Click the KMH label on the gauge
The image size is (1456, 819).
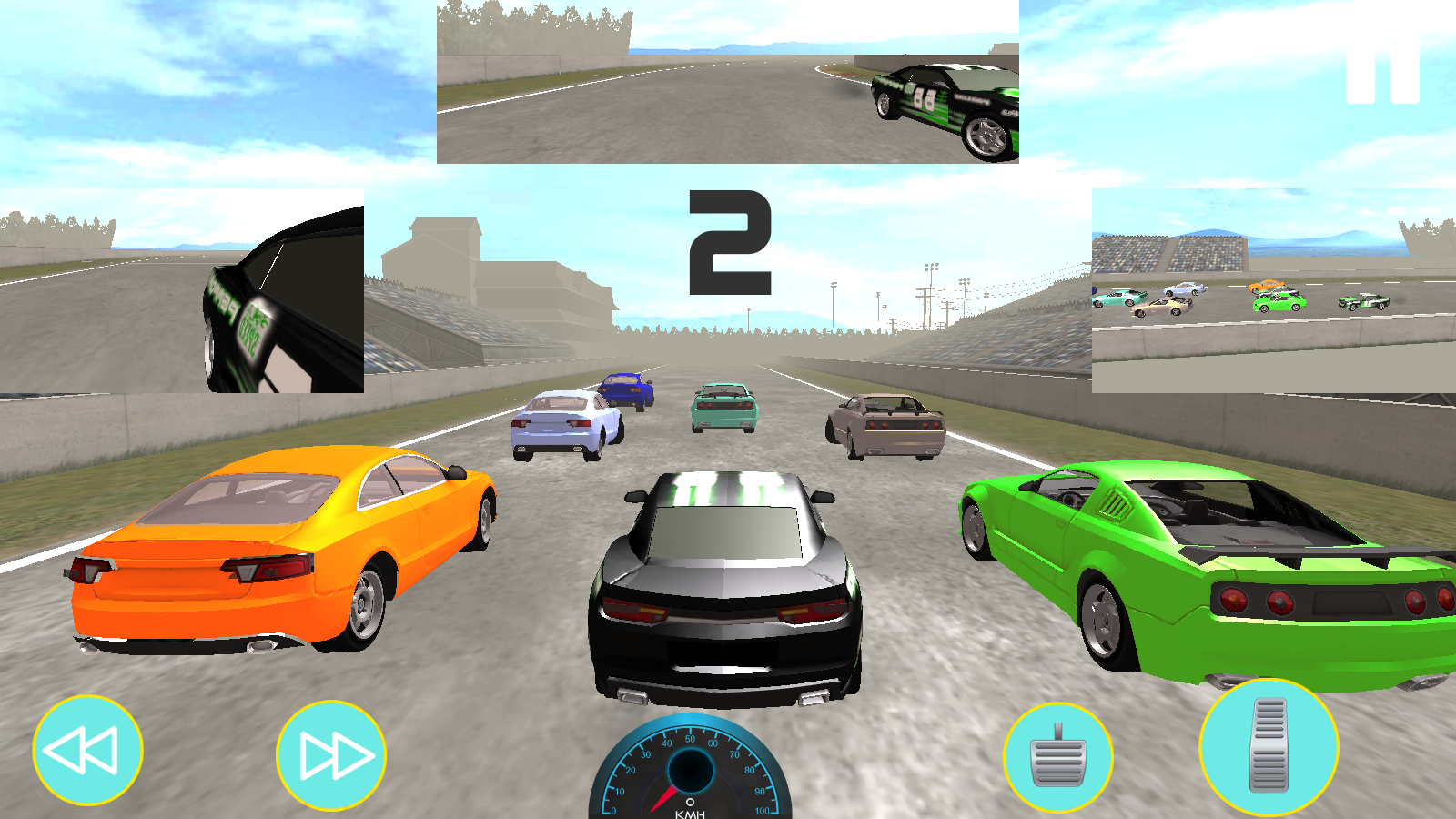(x=690, y=814)
